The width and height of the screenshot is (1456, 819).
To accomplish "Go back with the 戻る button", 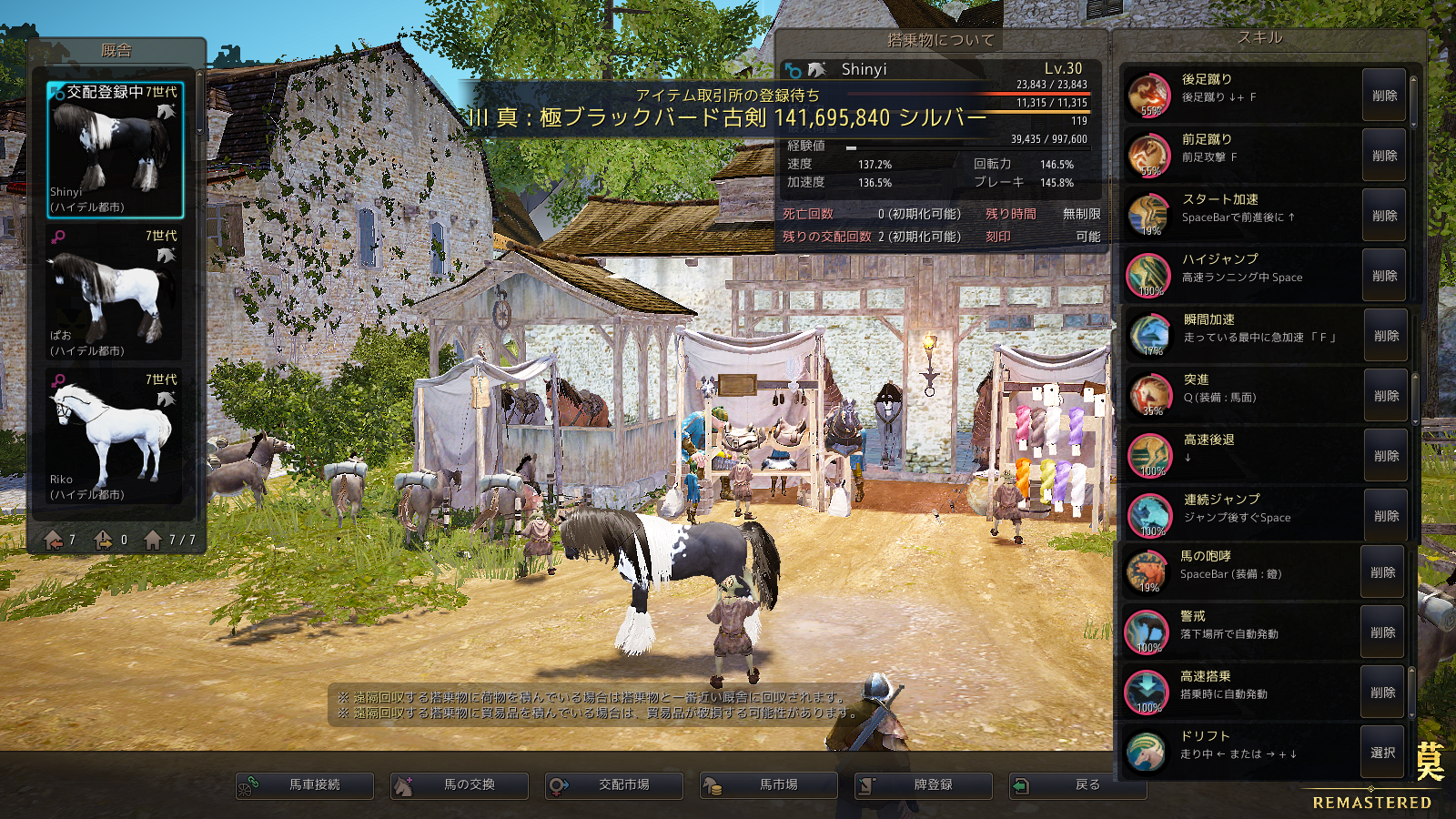I will pos(1078,785).
